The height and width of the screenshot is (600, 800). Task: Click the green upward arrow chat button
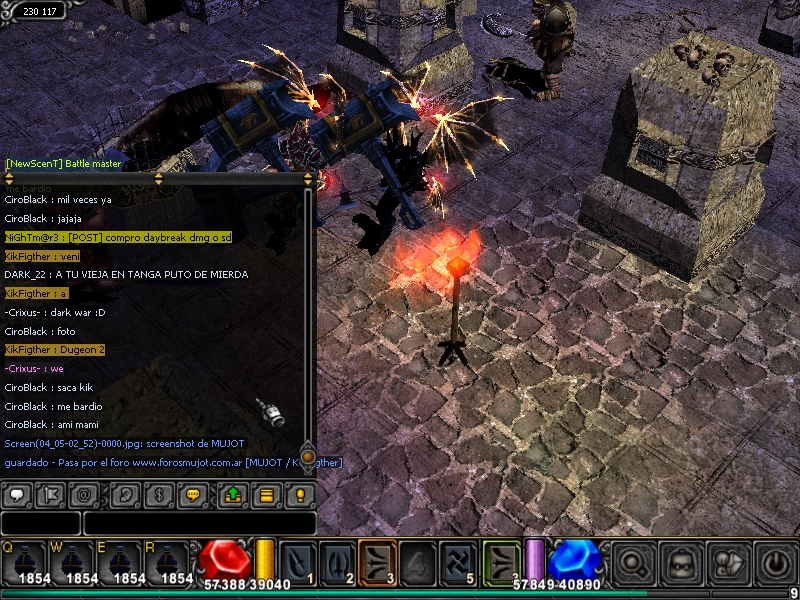pyautogui.click(x=233, y=494)
